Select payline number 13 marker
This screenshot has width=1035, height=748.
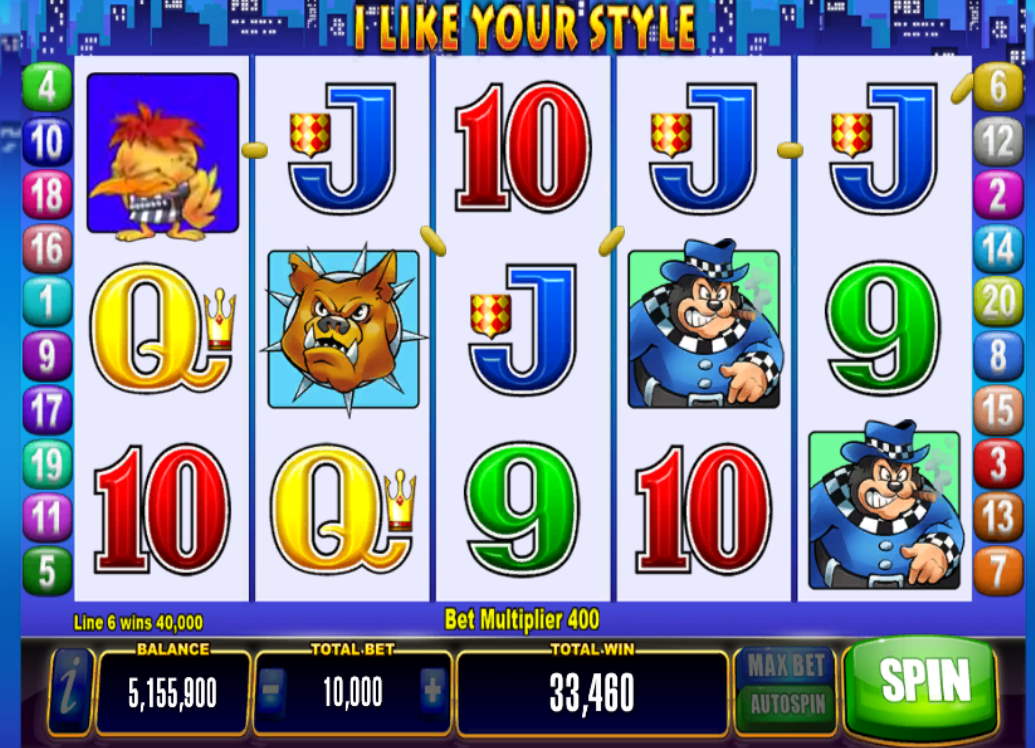(998, 517)
